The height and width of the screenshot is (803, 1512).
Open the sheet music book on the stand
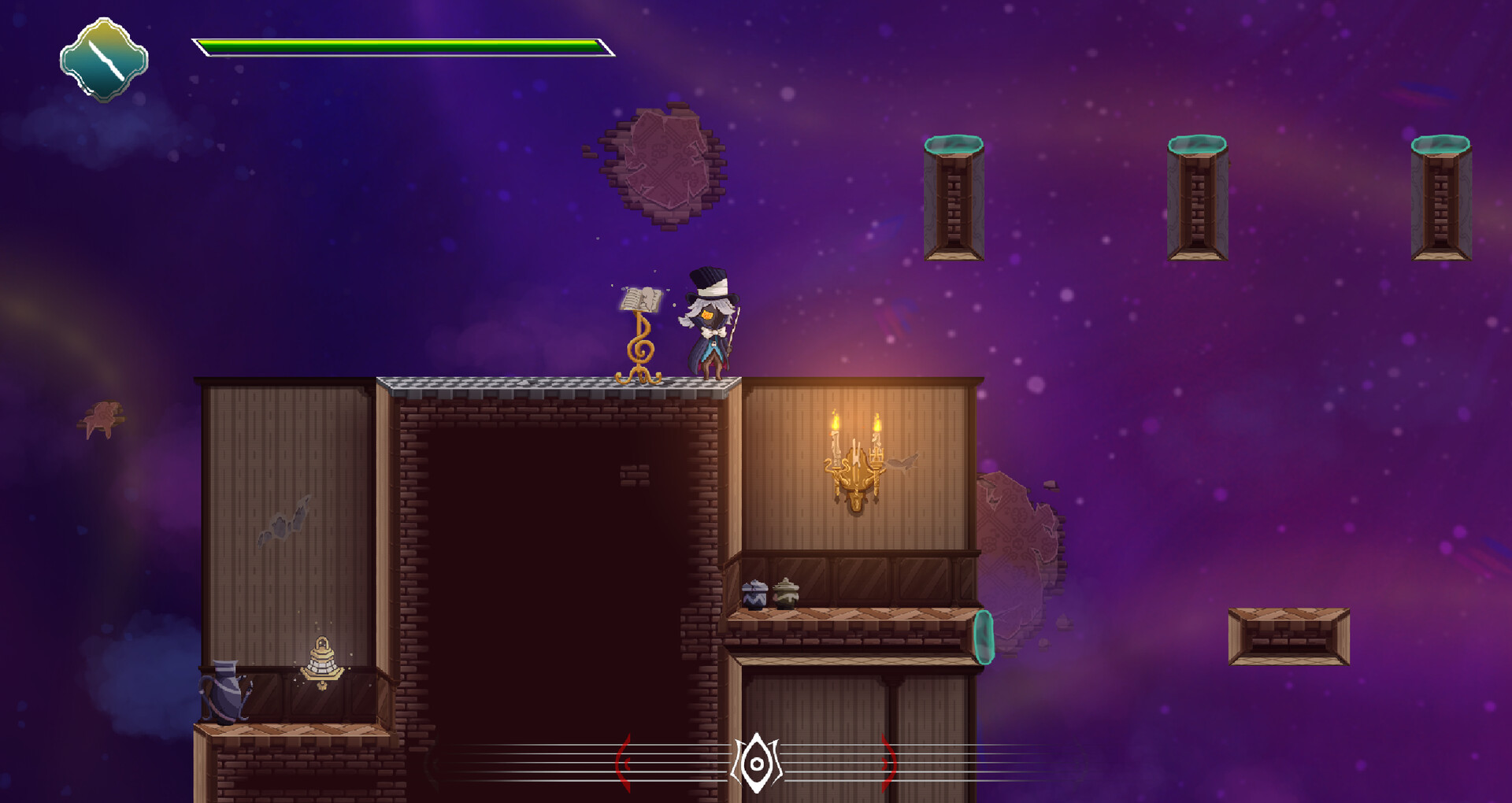click(640, 301)
